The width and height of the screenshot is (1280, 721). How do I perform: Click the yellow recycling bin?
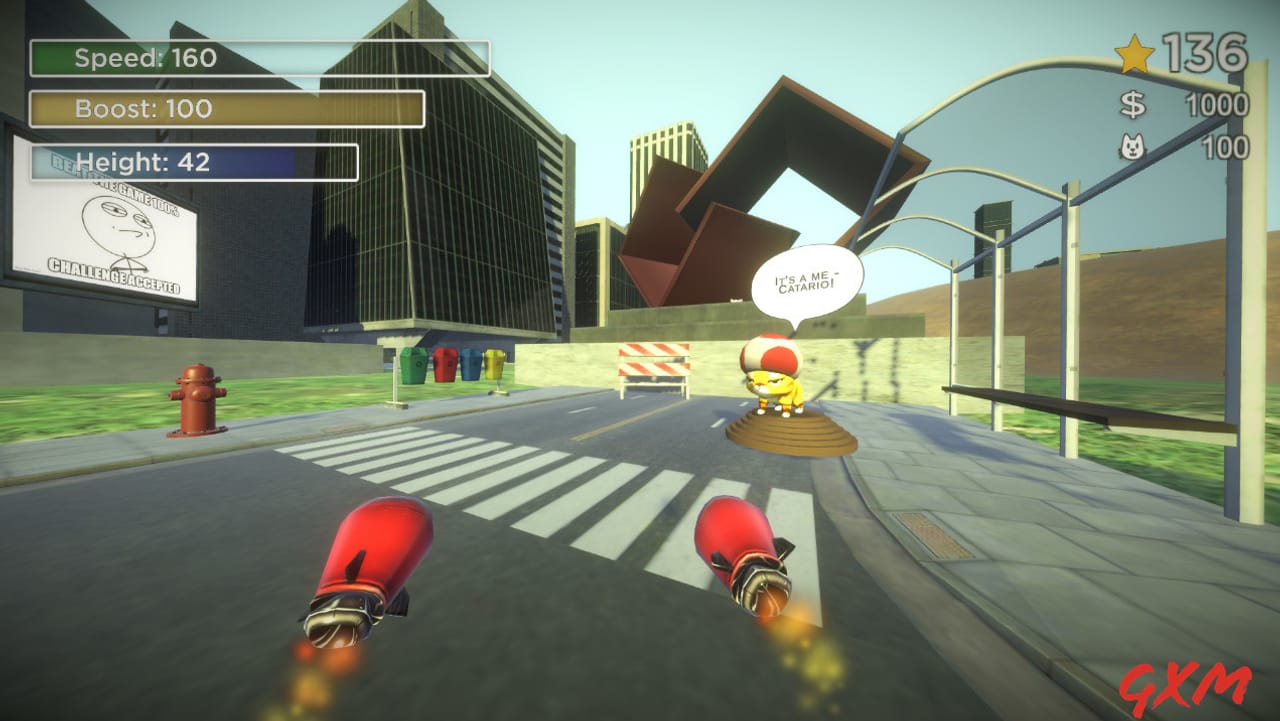(x=494, y=365)
